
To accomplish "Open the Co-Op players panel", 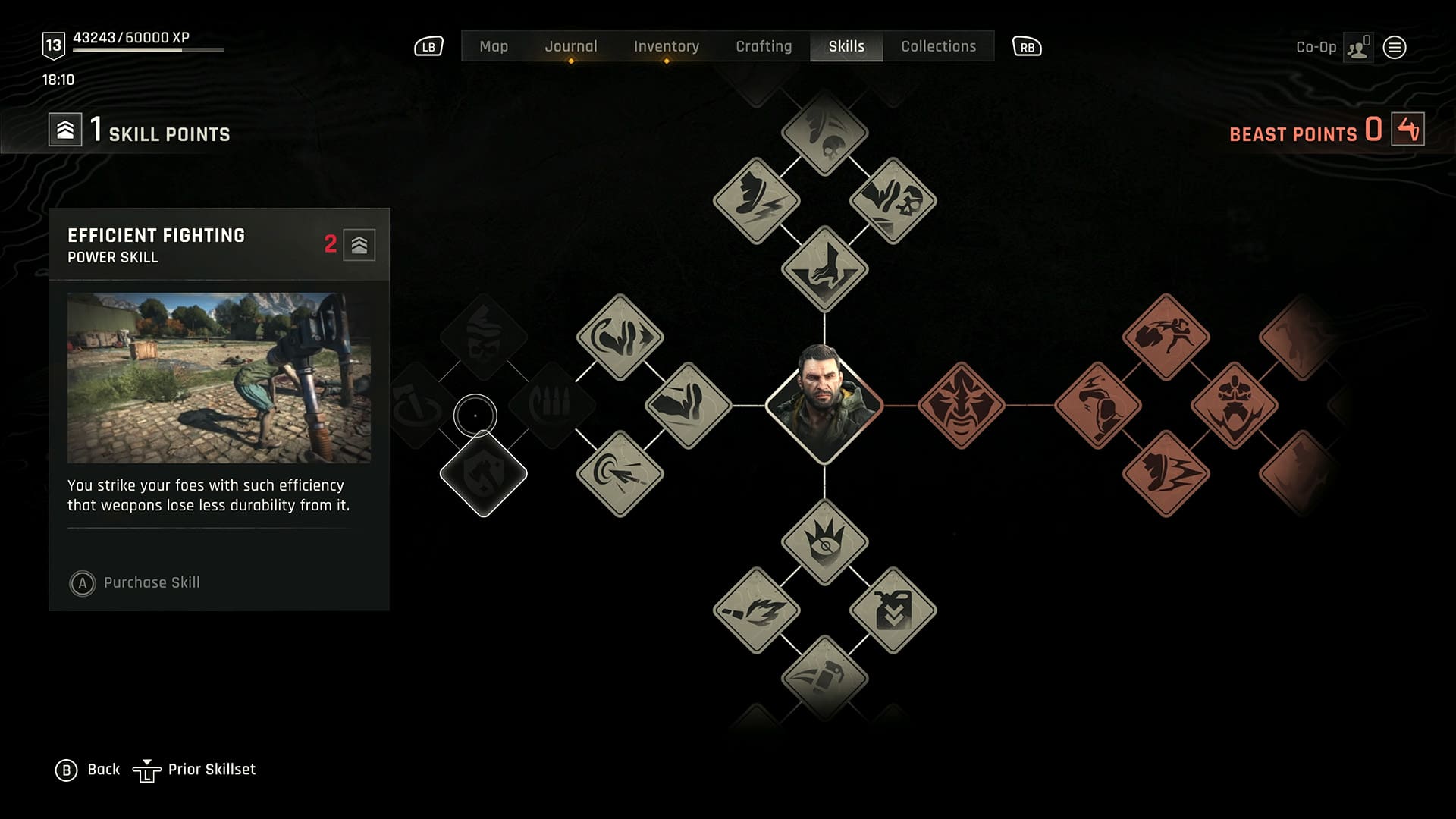I will (x=1357, y=48).
